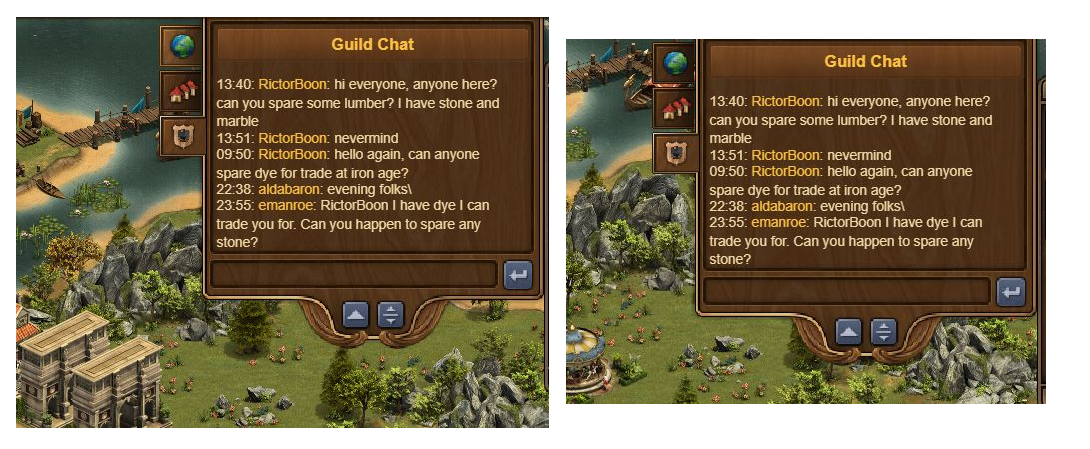Click up arrow button below larger chat panel
Image resolution: width=1090 pixels, height=449 pixels.
tap(356, 315)
